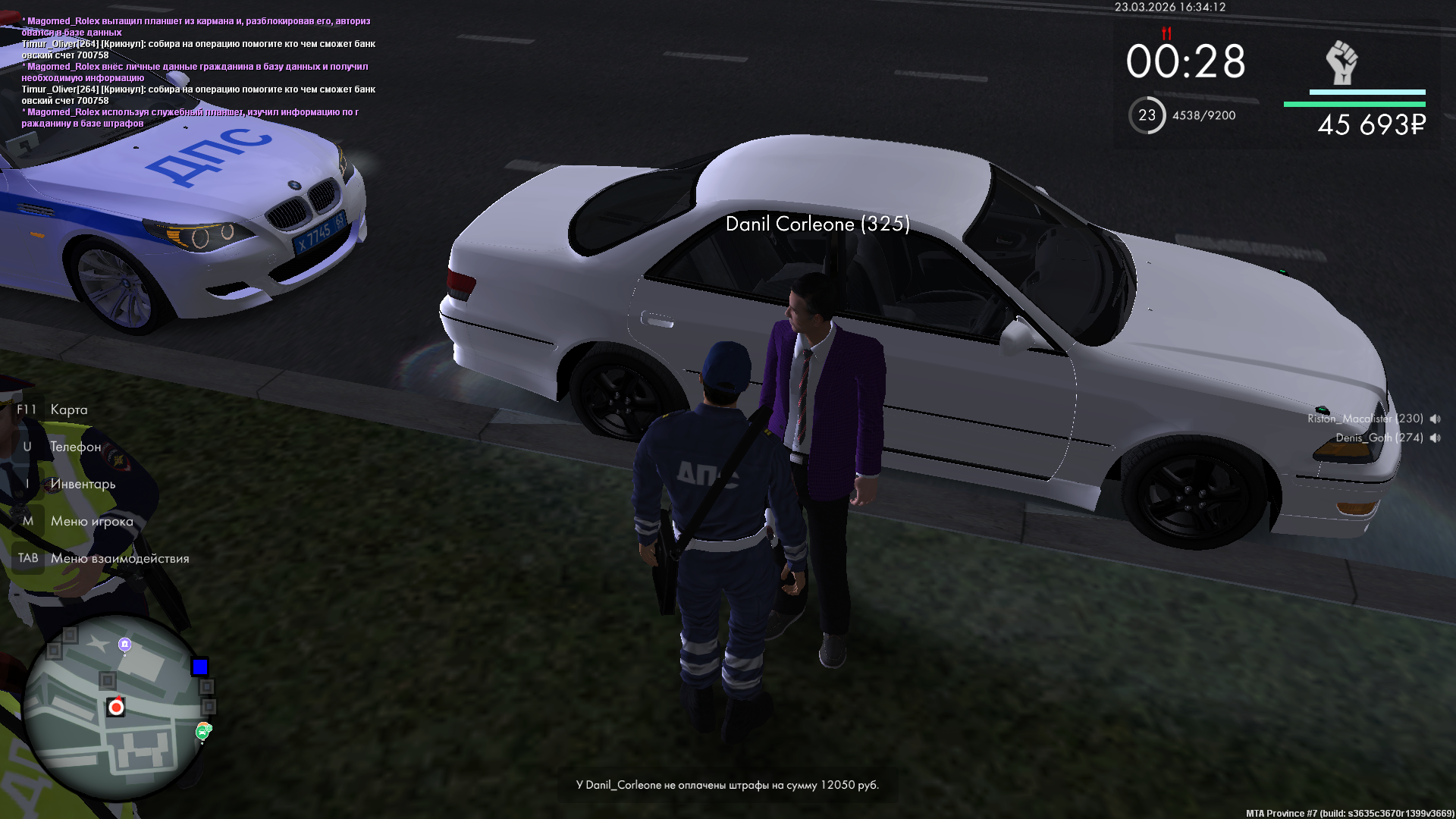The width and height of the screenshot is (1456, 819).
Task: Select the green marker on the minimap edge
Action: coord(203,731)
